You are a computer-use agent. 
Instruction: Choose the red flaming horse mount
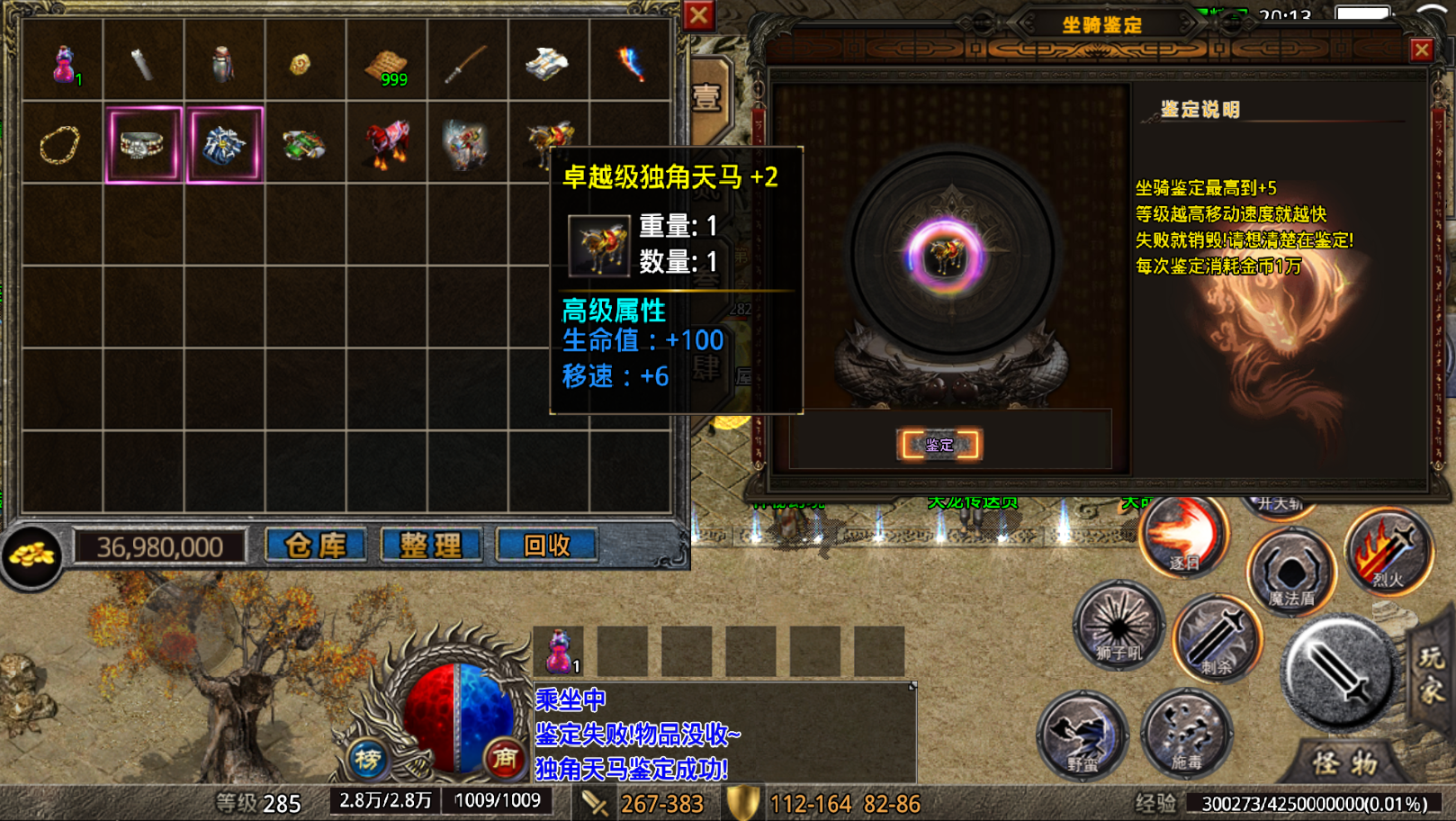click(387, 144)
